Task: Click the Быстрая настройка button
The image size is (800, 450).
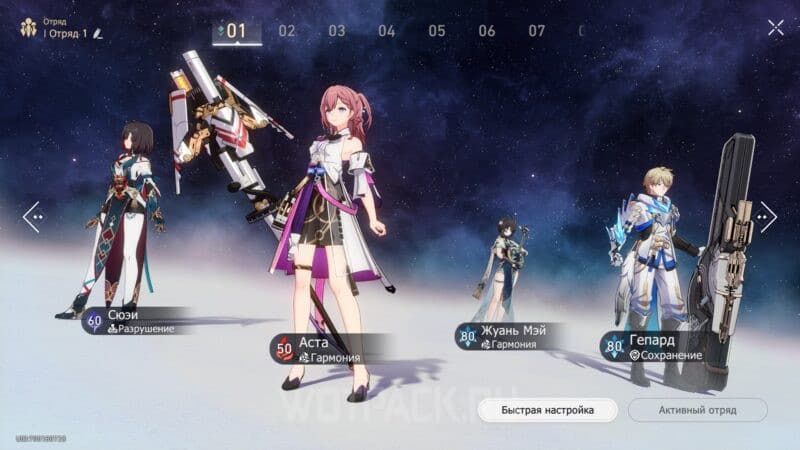Action: 547,410
